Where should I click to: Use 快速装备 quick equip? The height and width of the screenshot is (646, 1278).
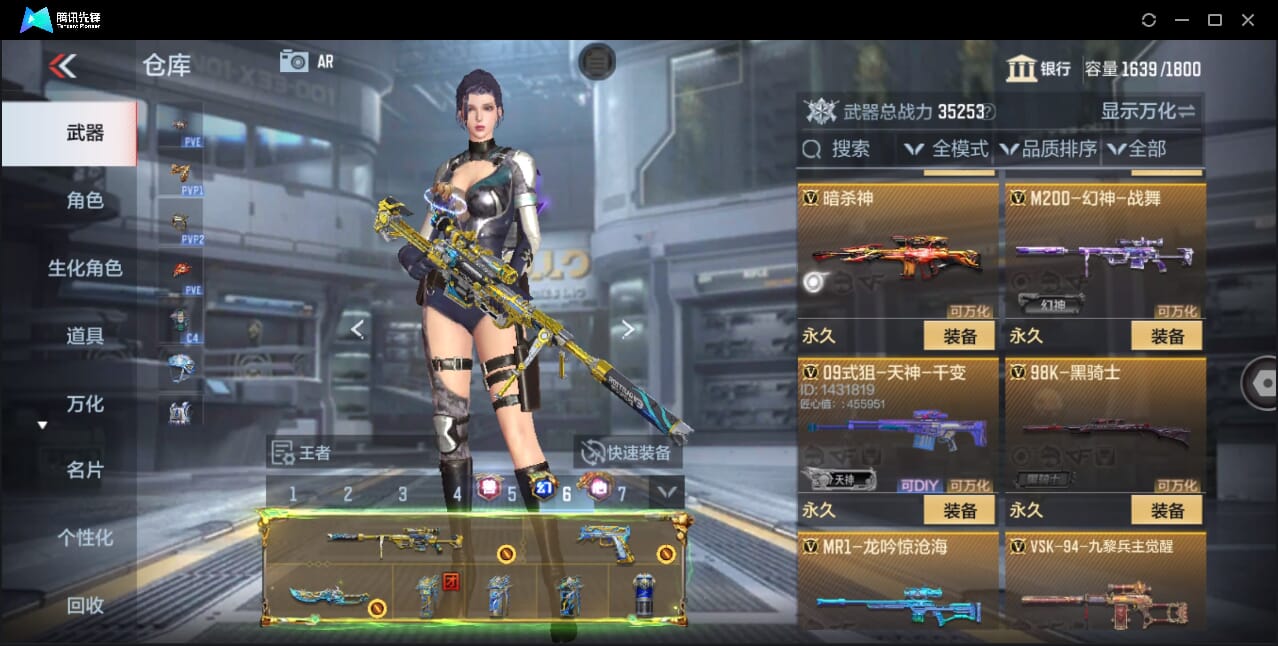(x=627, y=453)
